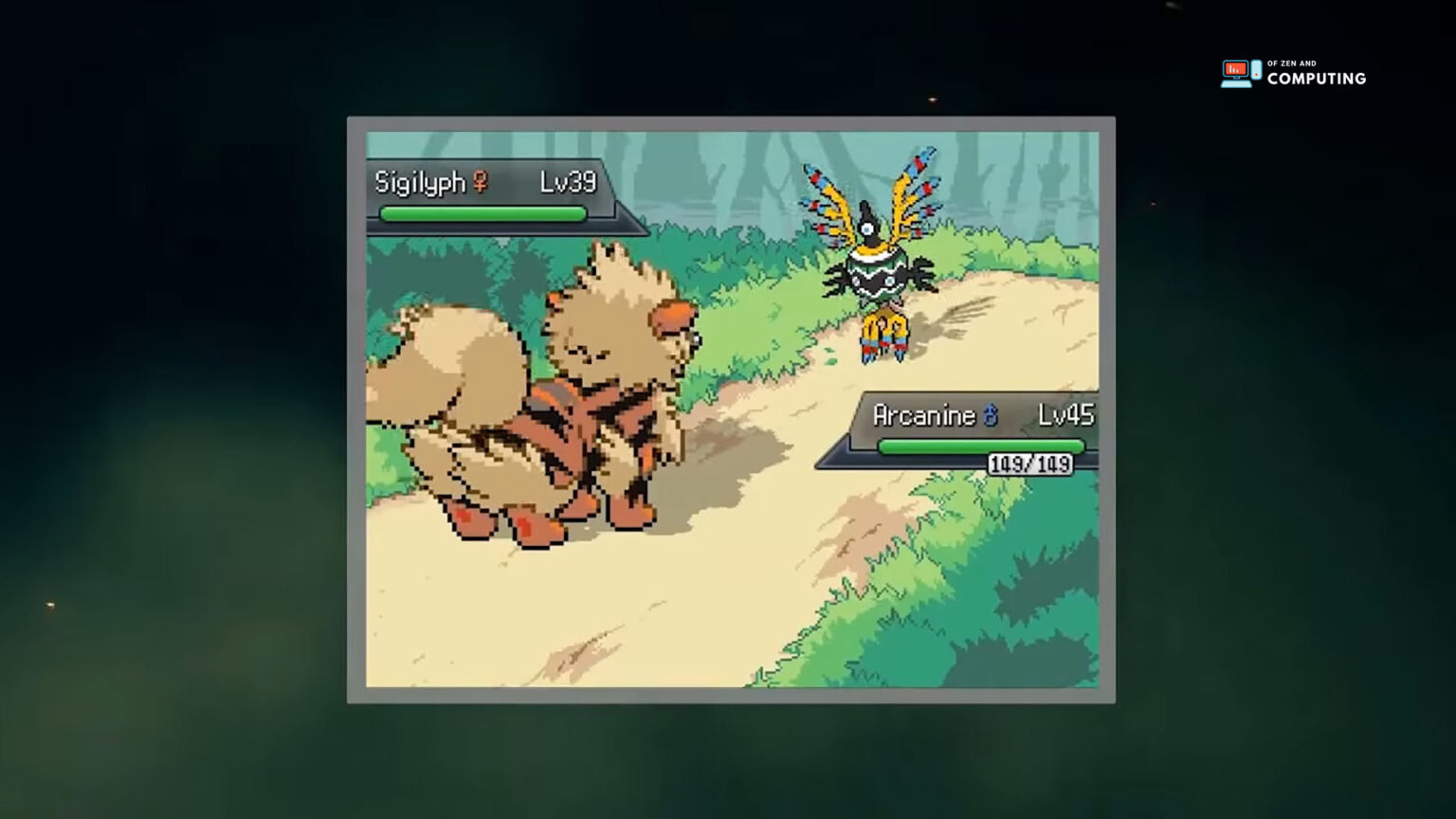
Task: Click the small PC tower in the logo
Action: point(1256,69)
